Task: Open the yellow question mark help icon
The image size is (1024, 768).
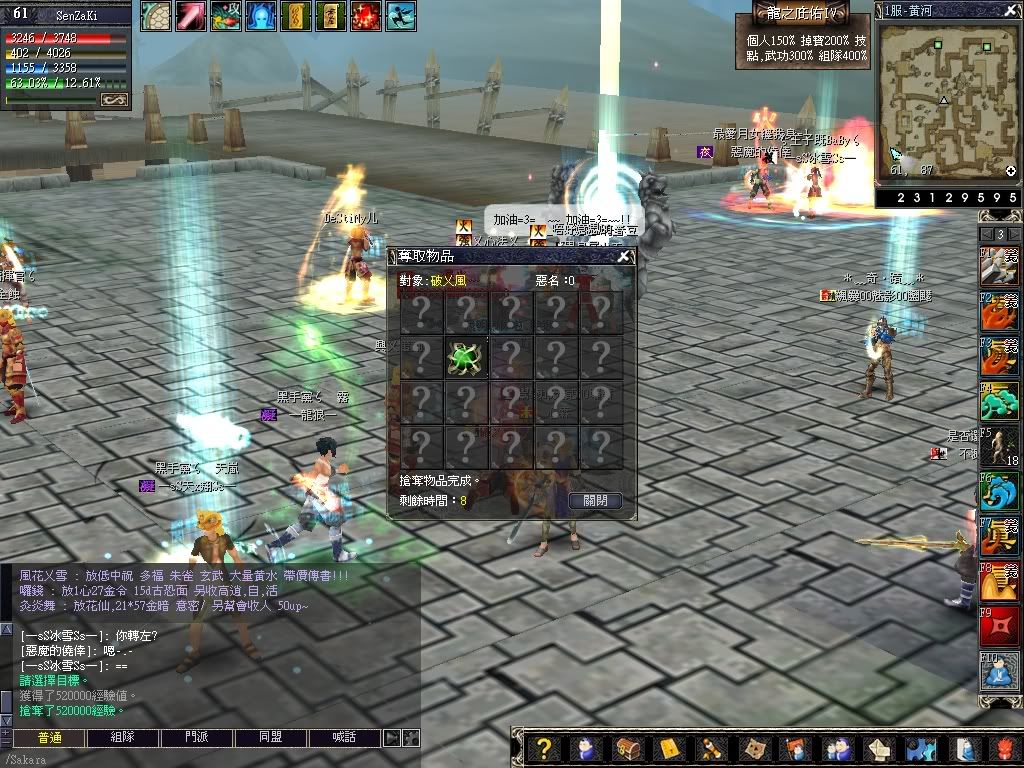Action: pyautogui.click(x=543, y=748)
